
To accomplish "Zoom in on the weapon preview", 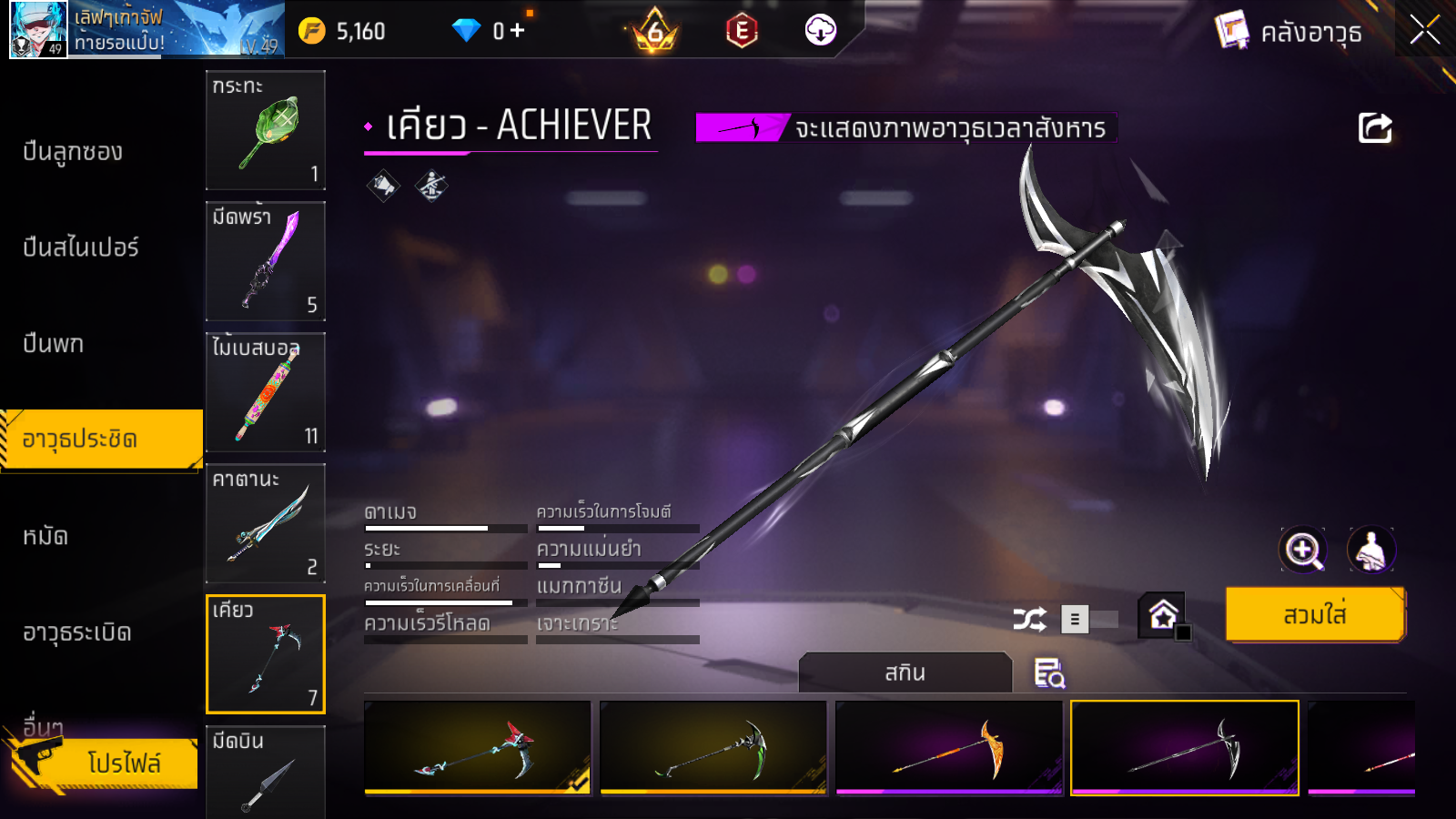I will pos(1303,550).
